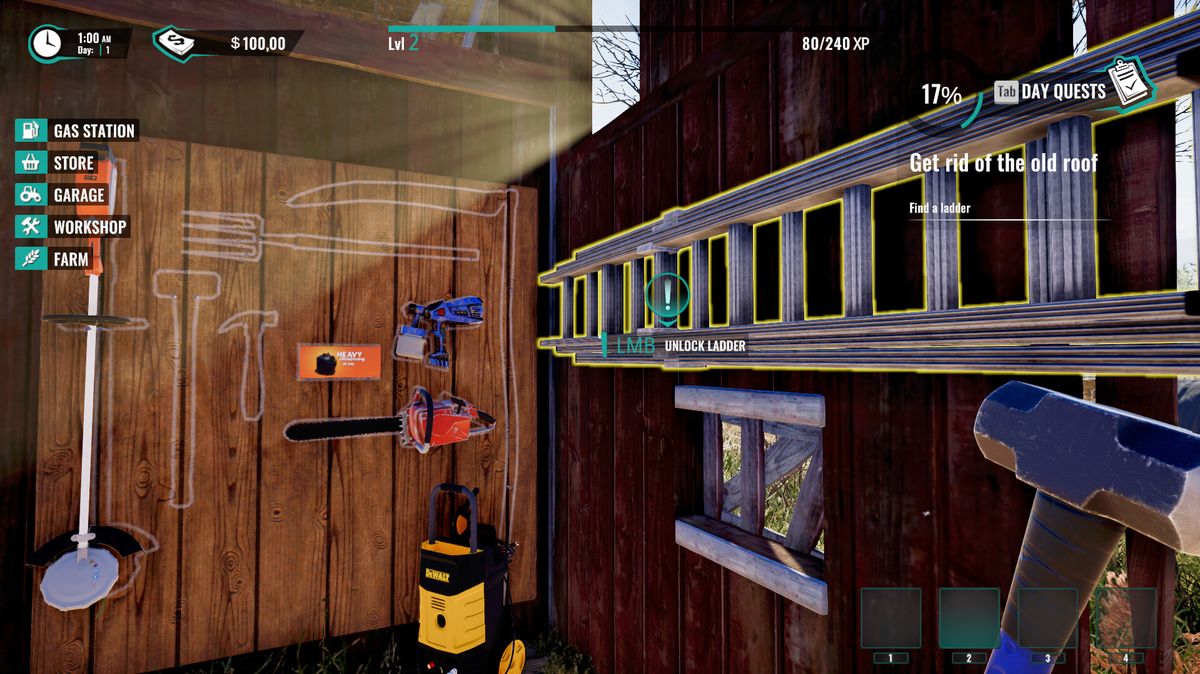Go to the Store entry
1200x674 pixels.
pyautogui.click(x=58, y=162)
